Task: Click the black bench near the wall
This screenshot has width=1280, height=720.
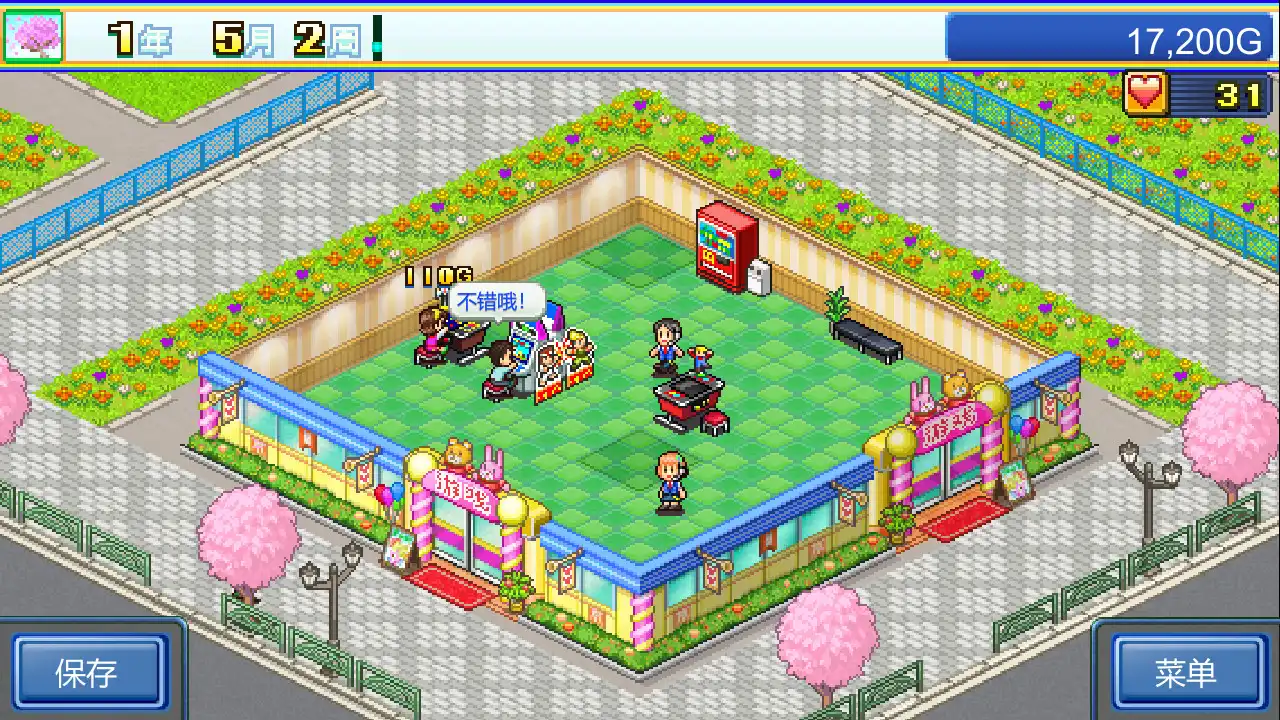Action: 865,340
